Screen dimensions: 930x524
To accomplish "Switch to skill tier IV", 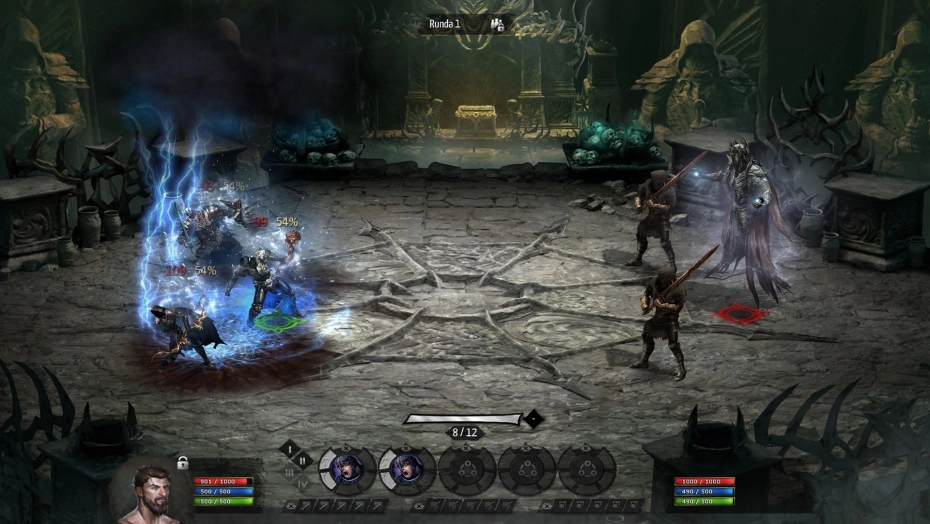I will point(303,485).
